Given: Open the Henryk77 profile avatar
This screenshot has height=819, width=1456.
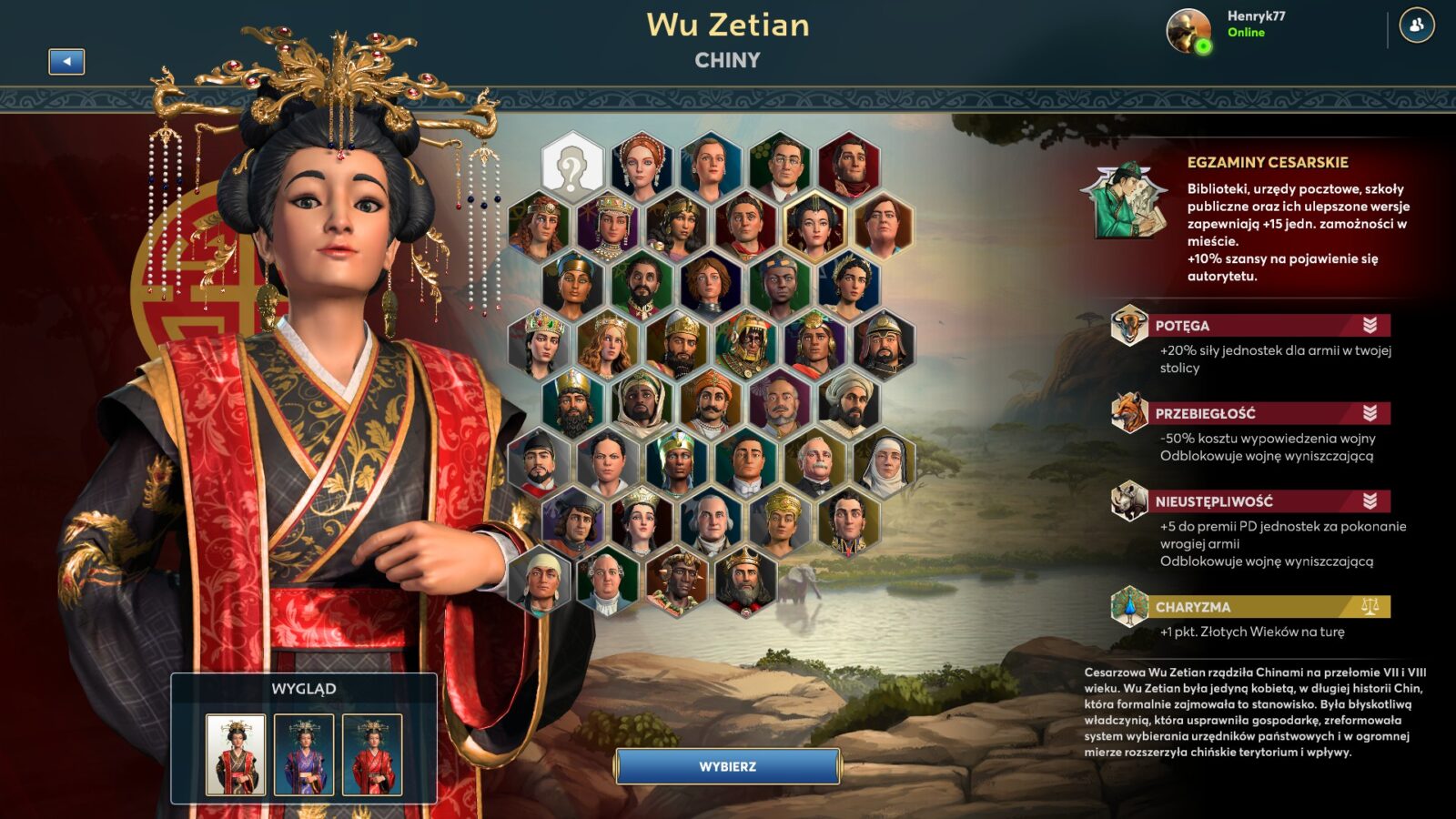Looking at the screenshot, I should click(x=1188, y=30).
